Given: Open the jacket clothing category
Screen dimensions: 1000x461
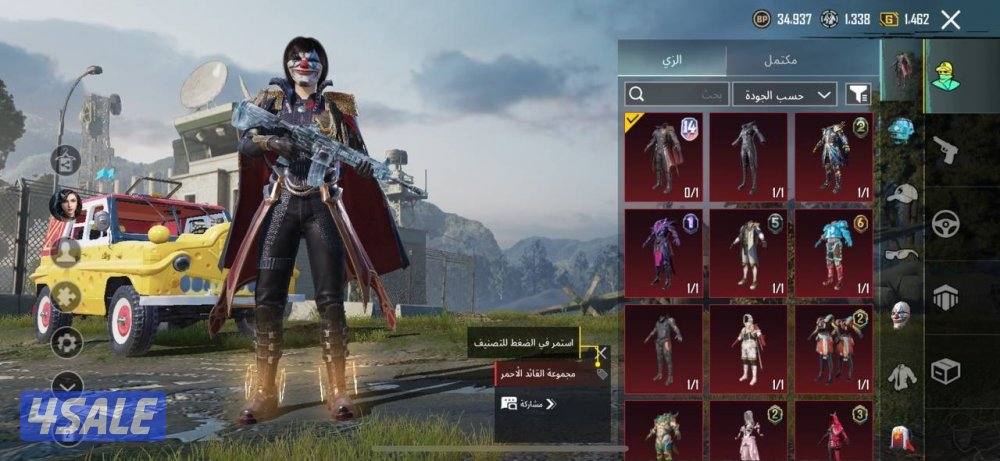Looking at the screenshot, I should [x=902, y=376].
